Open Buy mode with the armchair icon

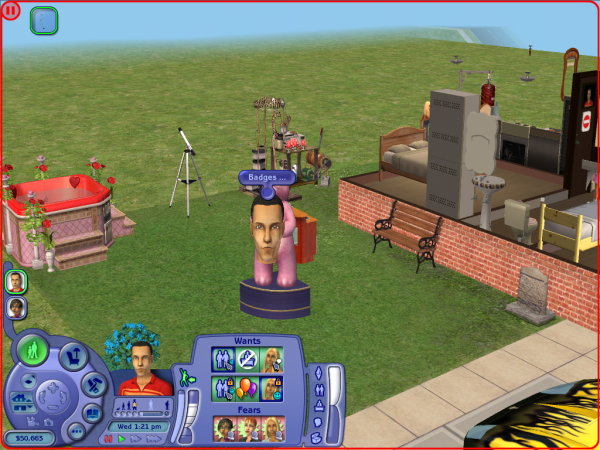(x=72, y=355)
